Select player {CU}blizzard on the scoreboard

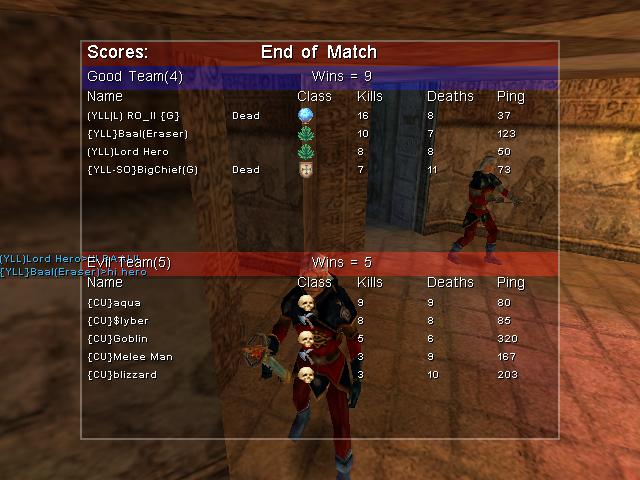click(122, 375)
